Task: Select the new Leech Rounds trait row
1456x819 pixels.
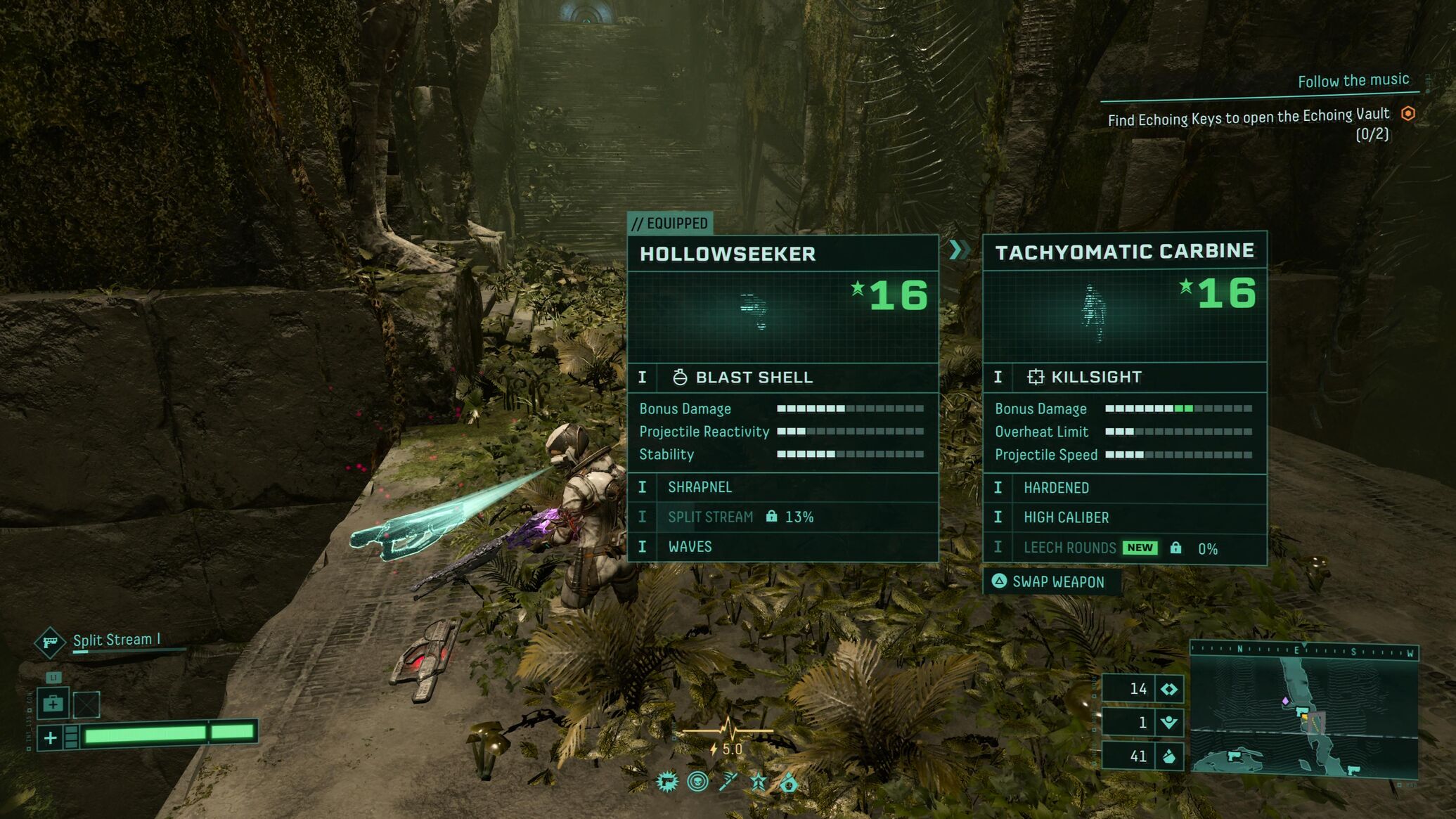Action: (1124, 548)
